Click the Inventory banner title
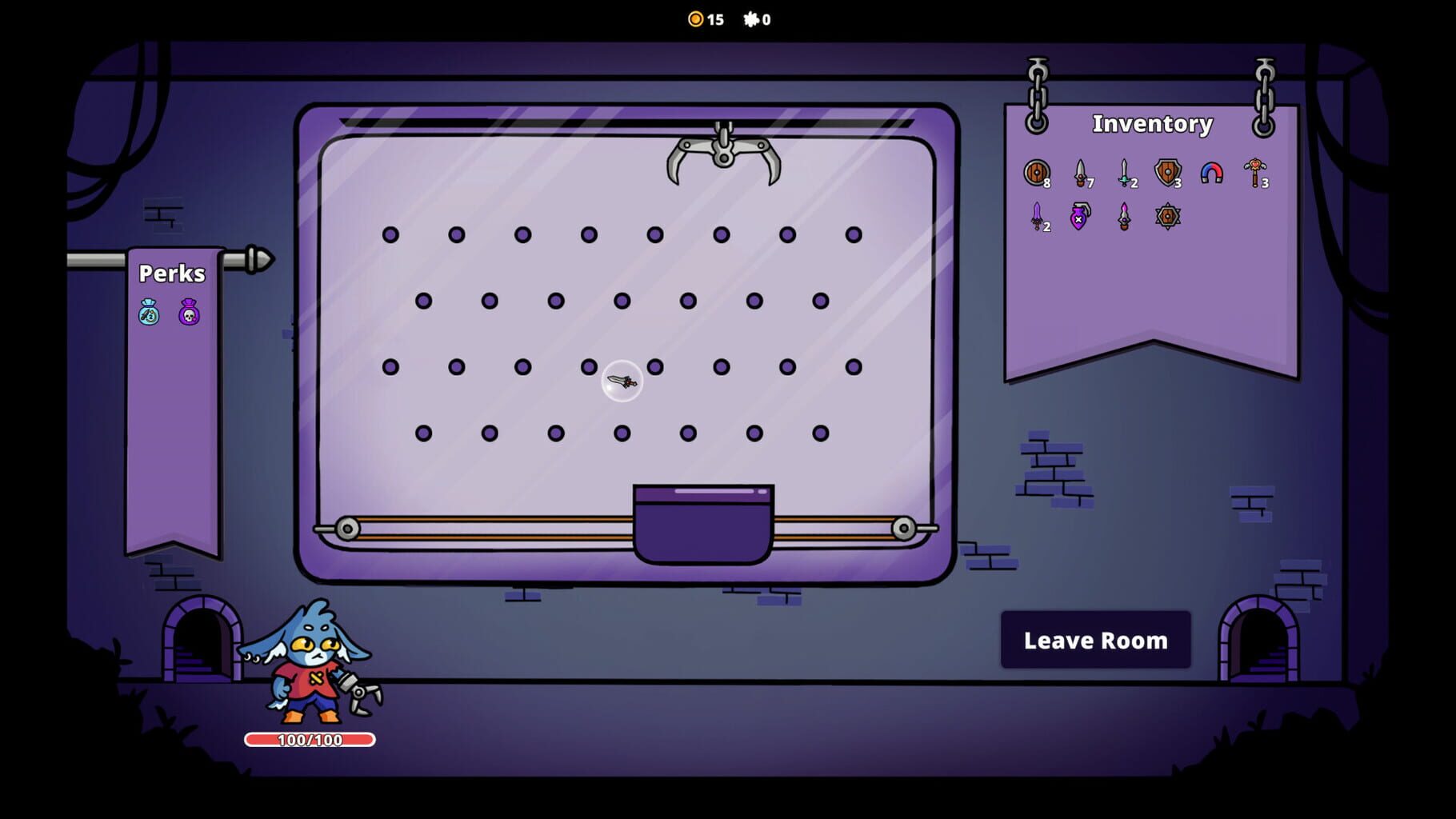The height and width of the screenshot is (819, 1456). click(x=1154, y=124)
